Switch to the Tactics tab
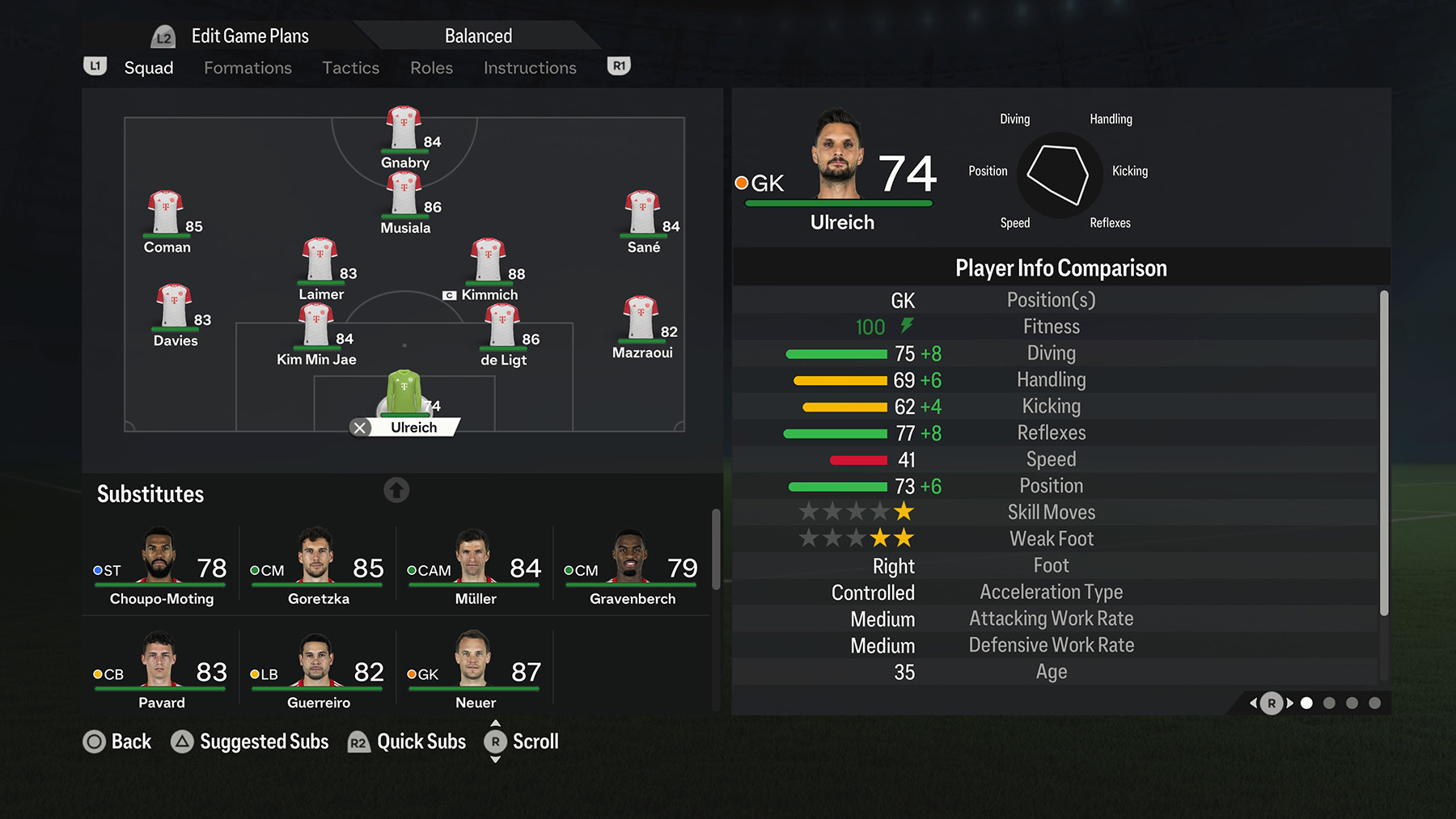This screenshot has width=1456, height=819. pyautogui.click(x=351, y=68)
